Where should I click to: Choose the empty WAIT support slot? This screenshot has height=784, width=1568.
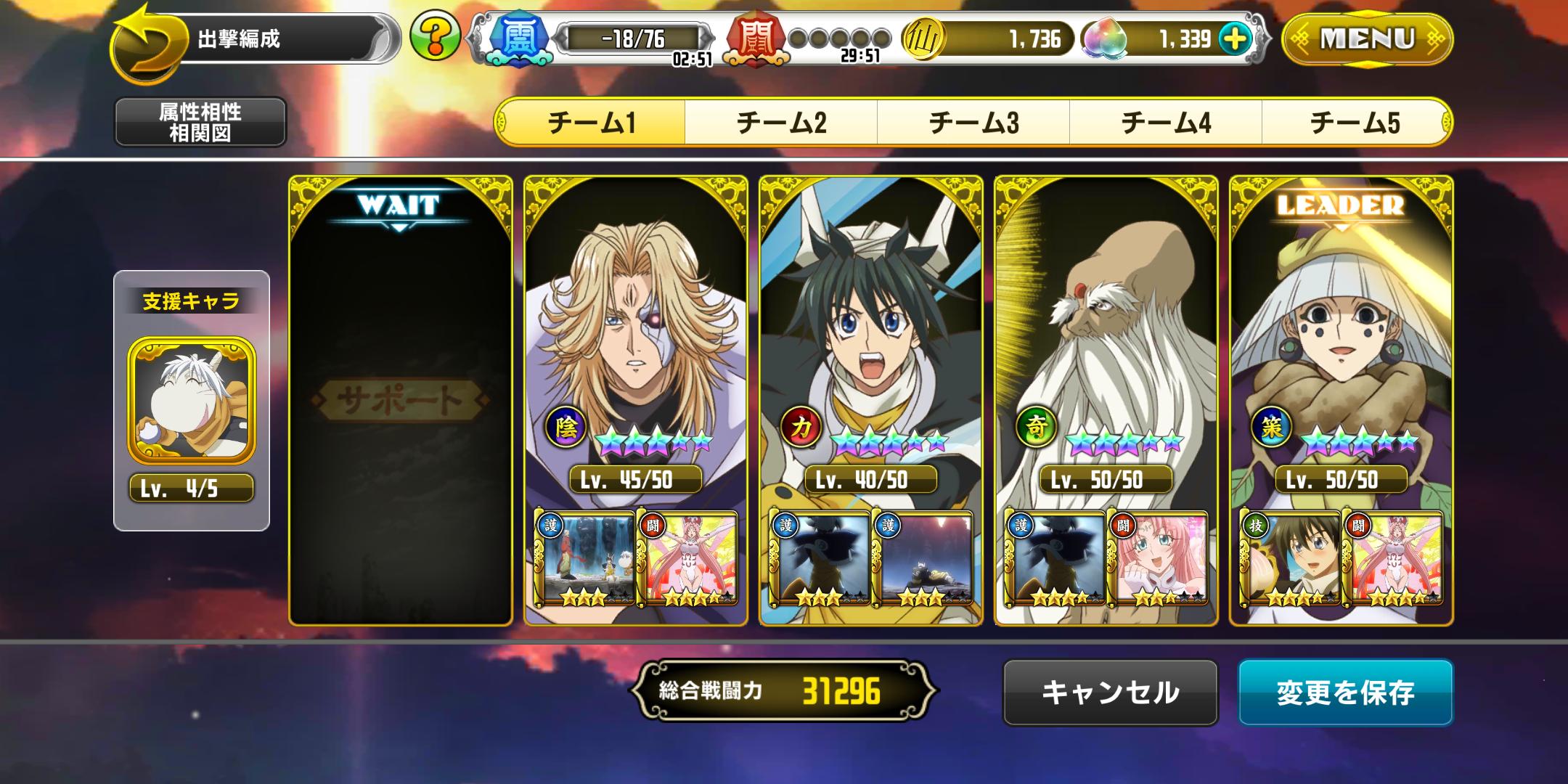coord(401,399)
